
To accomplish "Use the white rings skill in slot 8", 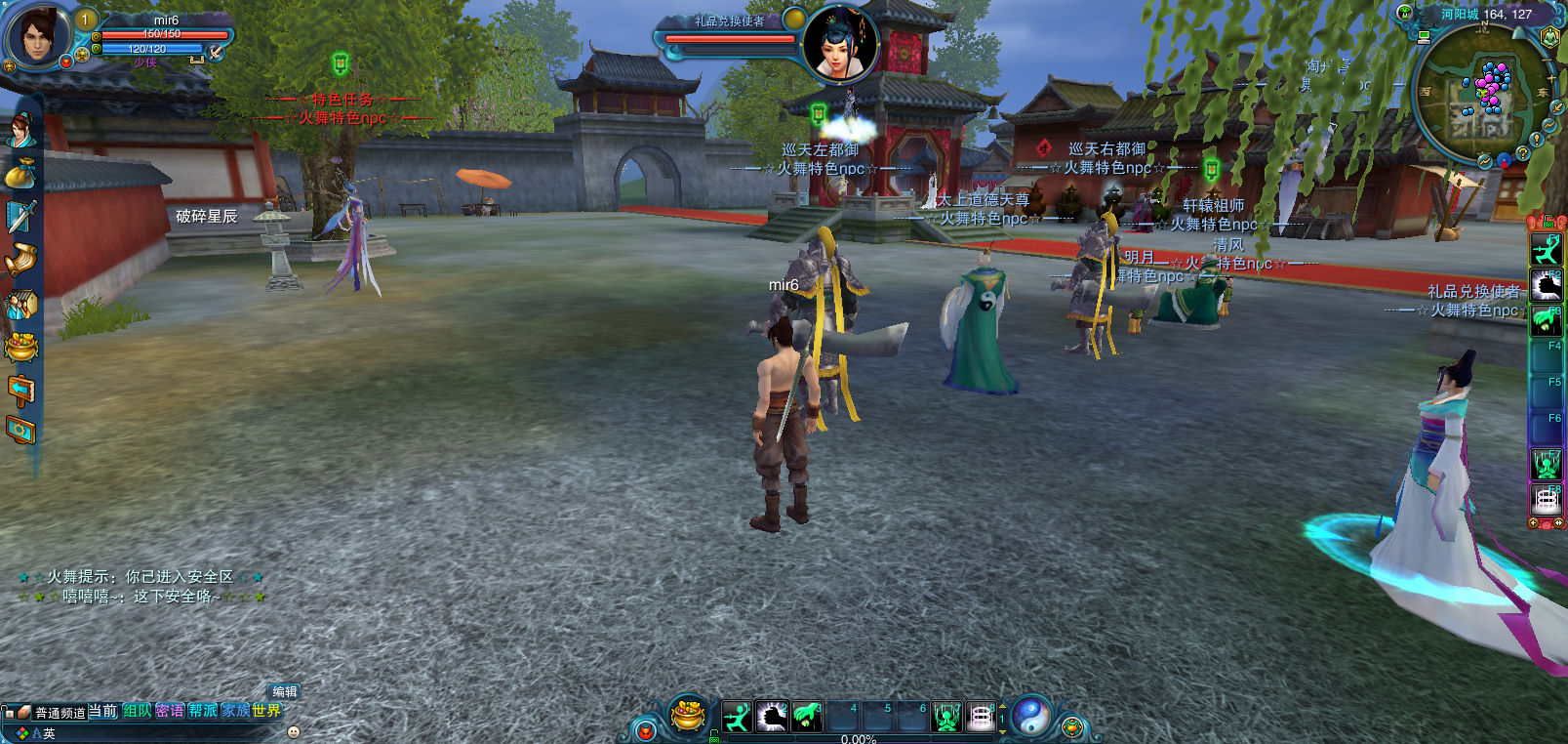I will tap(981, 718).
